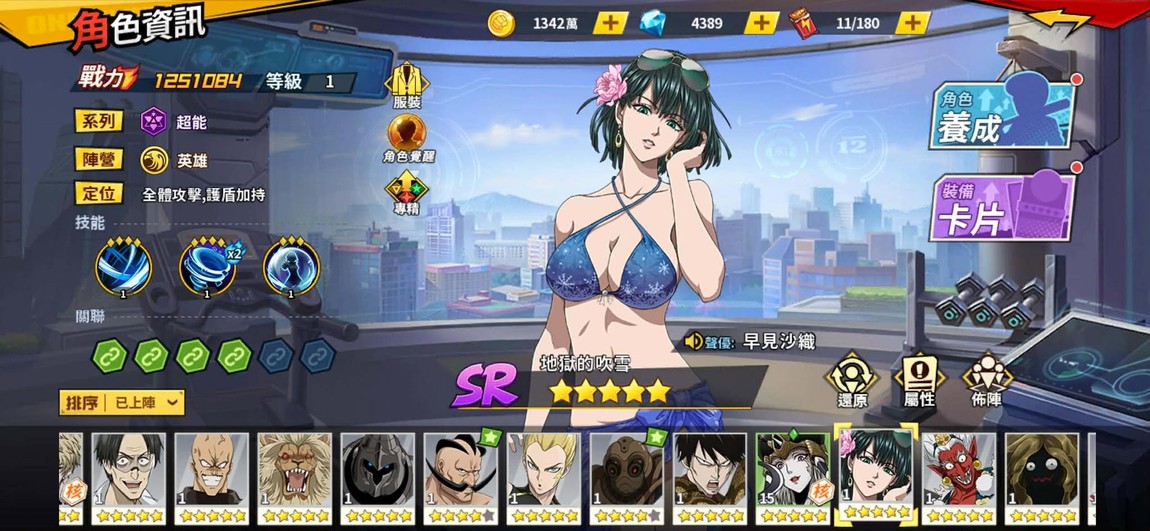Go back using the yellow arrow

[x=1060, y=20]
